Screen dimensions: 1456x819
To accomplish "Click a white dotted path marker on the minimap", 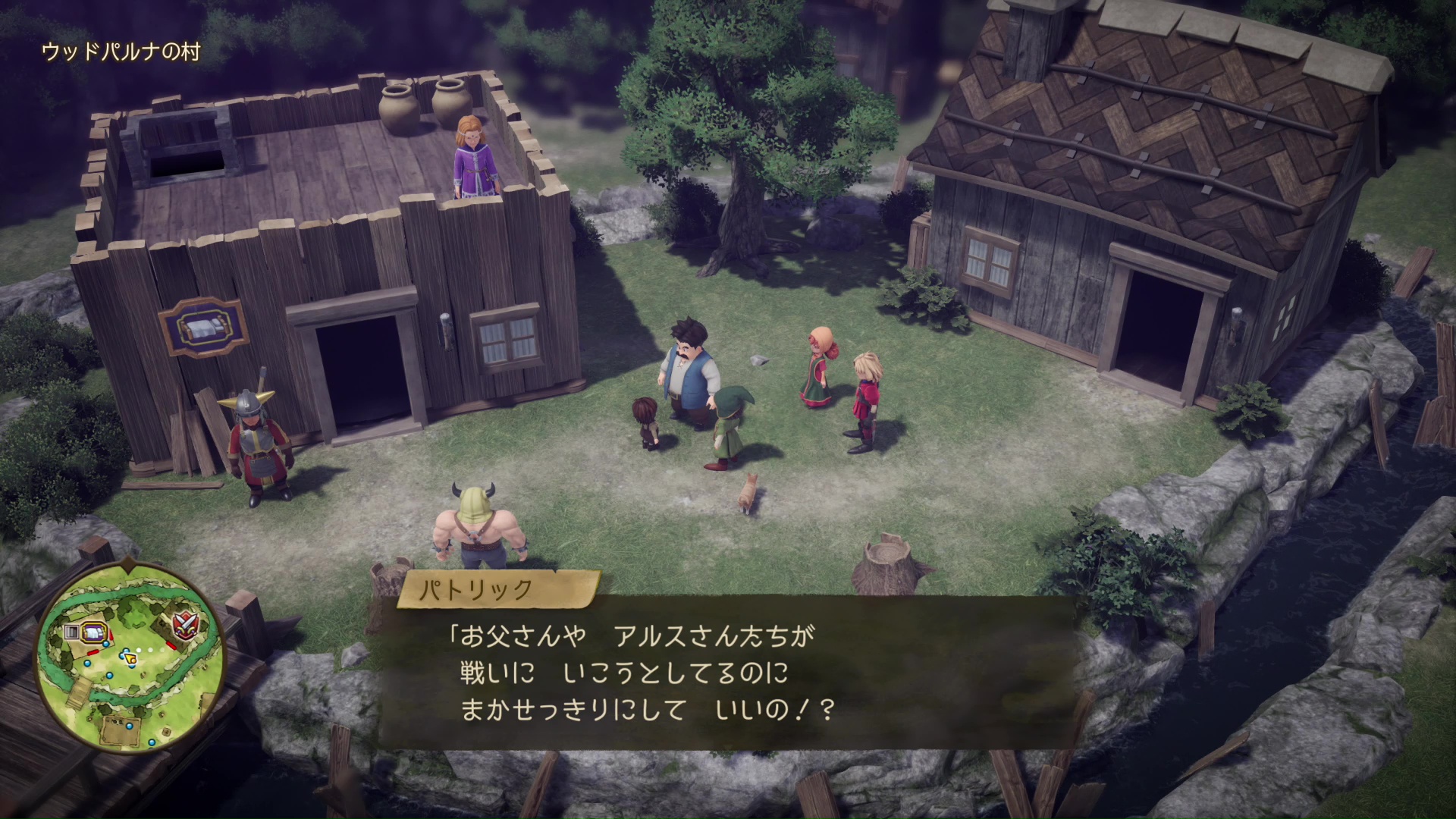I will [150, 649].
